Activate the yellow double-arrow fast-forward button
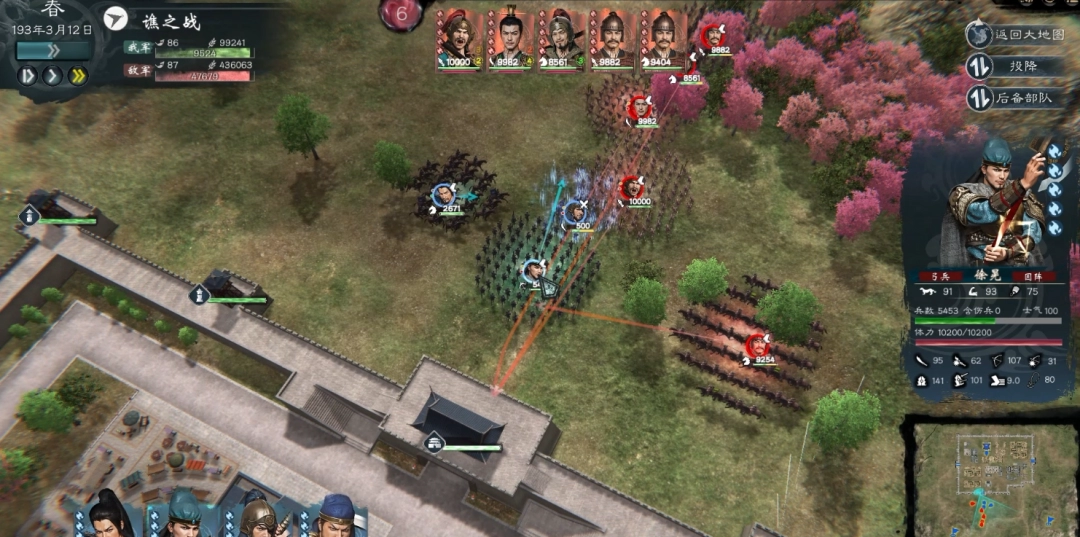The width and height of the screenshot is (1080, 537). pyautogui.click(x=77, y=75)
